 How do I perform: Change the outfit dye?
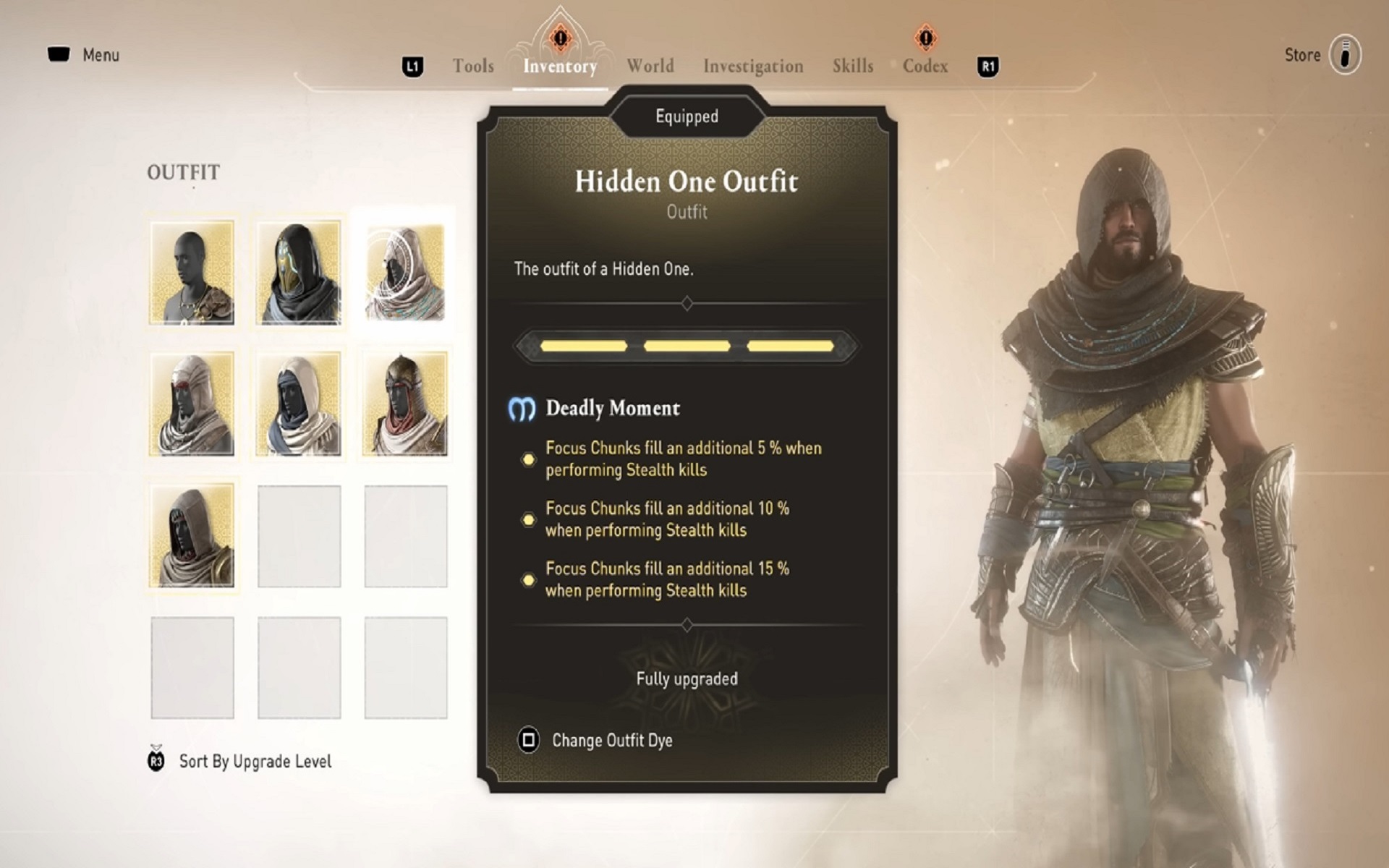(x=611, y=740)
